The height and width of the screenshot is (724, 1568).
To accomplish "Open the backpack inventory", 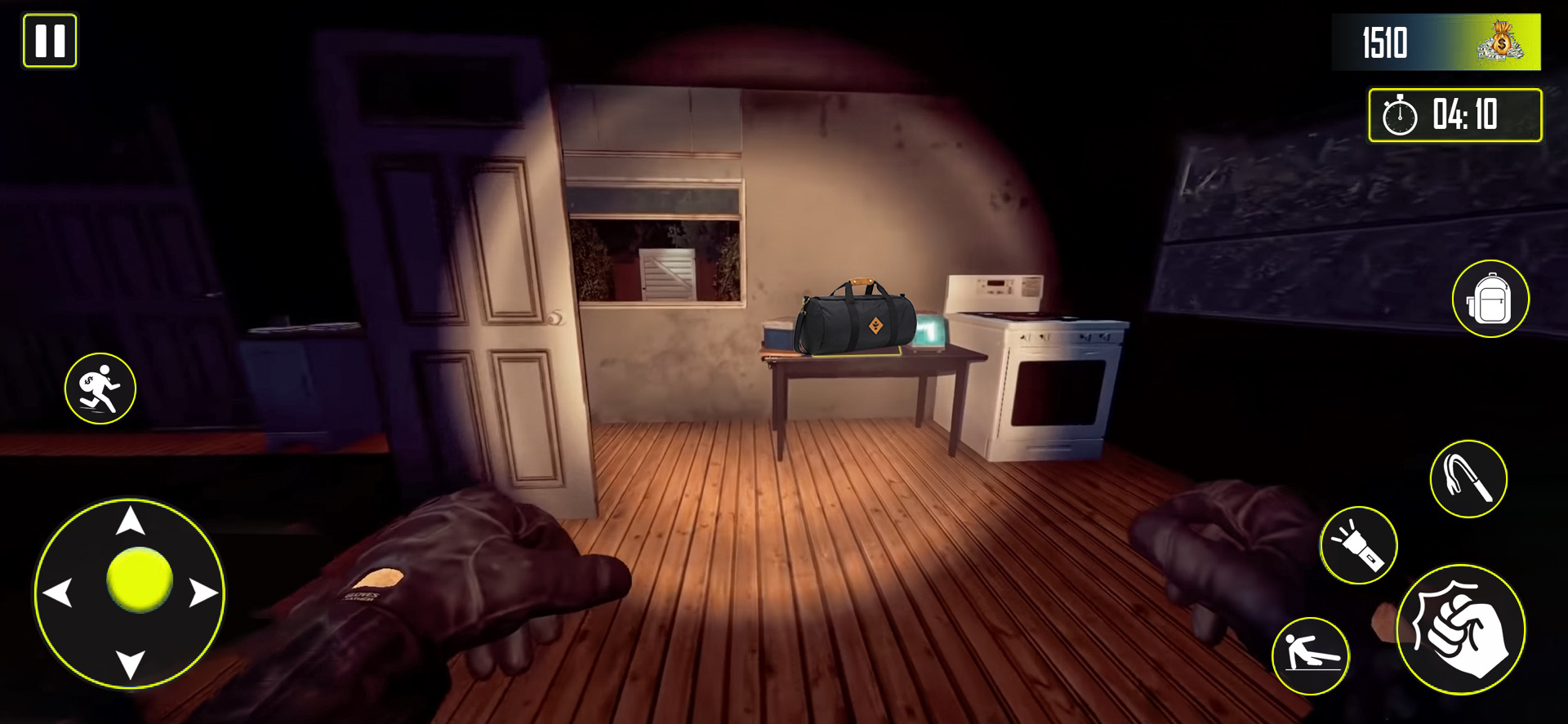I will pyautogui.click(x=1493, y=300).
